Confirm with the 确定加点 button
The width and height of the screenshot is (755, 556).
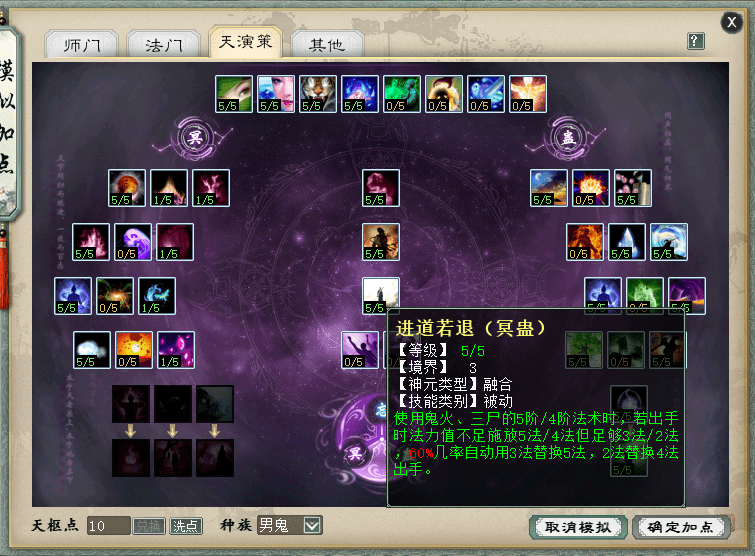(x=680, y=526)
